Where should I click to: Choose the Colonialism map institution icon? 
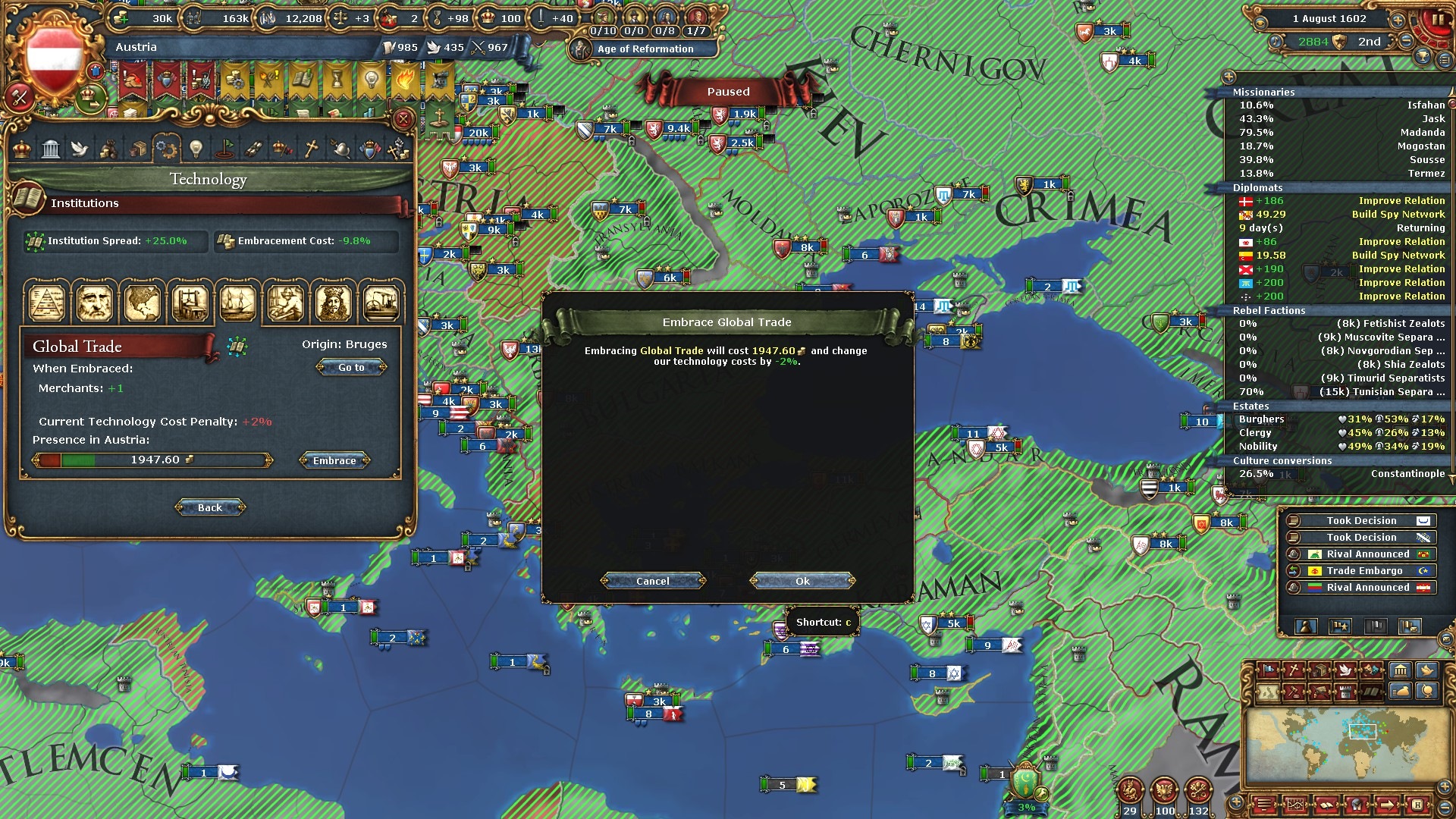click(x=142, y=303)
